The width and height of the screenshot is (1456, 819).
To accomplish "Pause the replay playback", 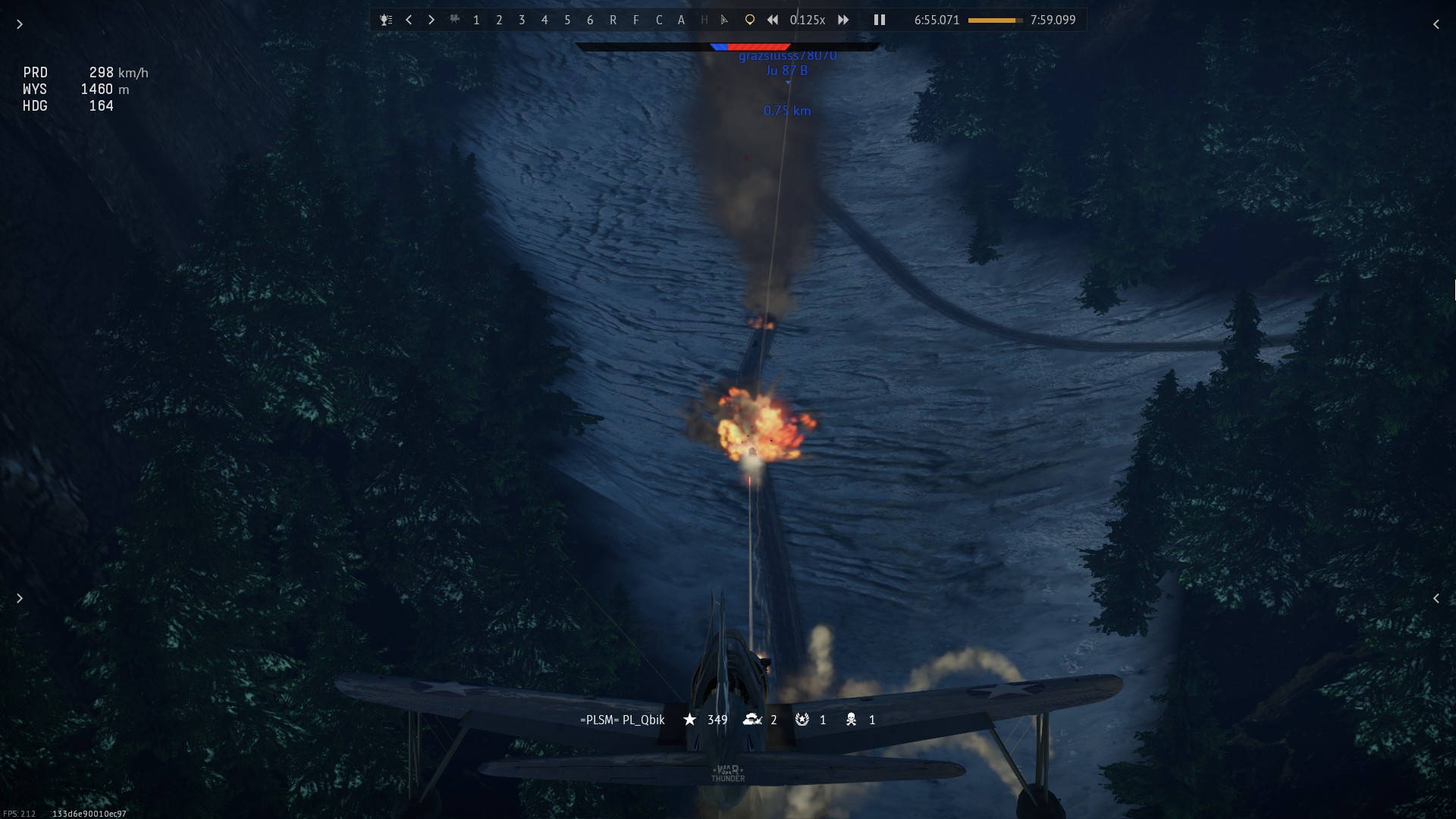I will pyautogui.click(x=880, y=20).
